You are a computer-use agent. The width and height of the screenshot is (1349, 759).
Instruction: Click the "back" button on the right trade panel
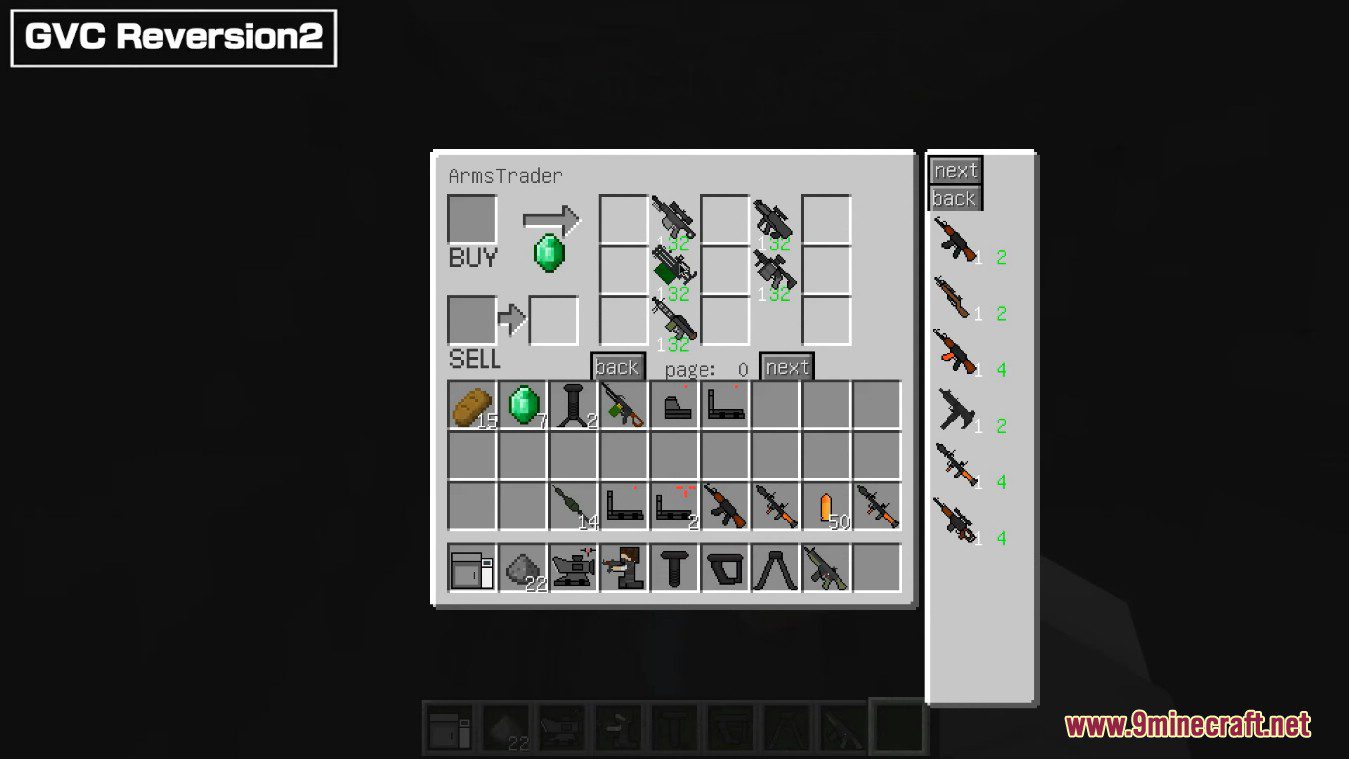pos(954,199)
